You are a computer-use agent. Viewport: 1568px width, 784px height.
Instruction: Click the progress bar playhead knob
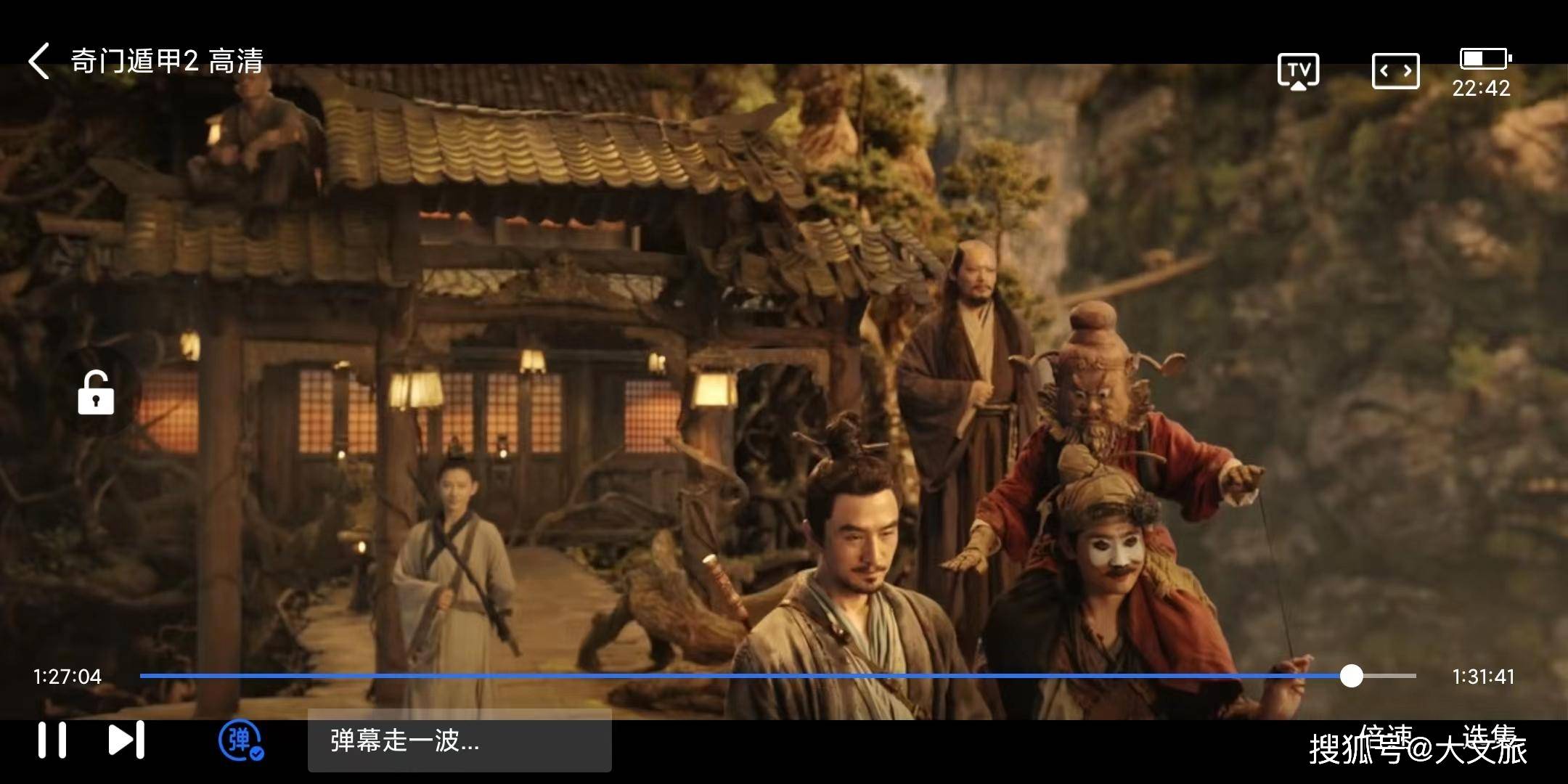point(1351,676)
